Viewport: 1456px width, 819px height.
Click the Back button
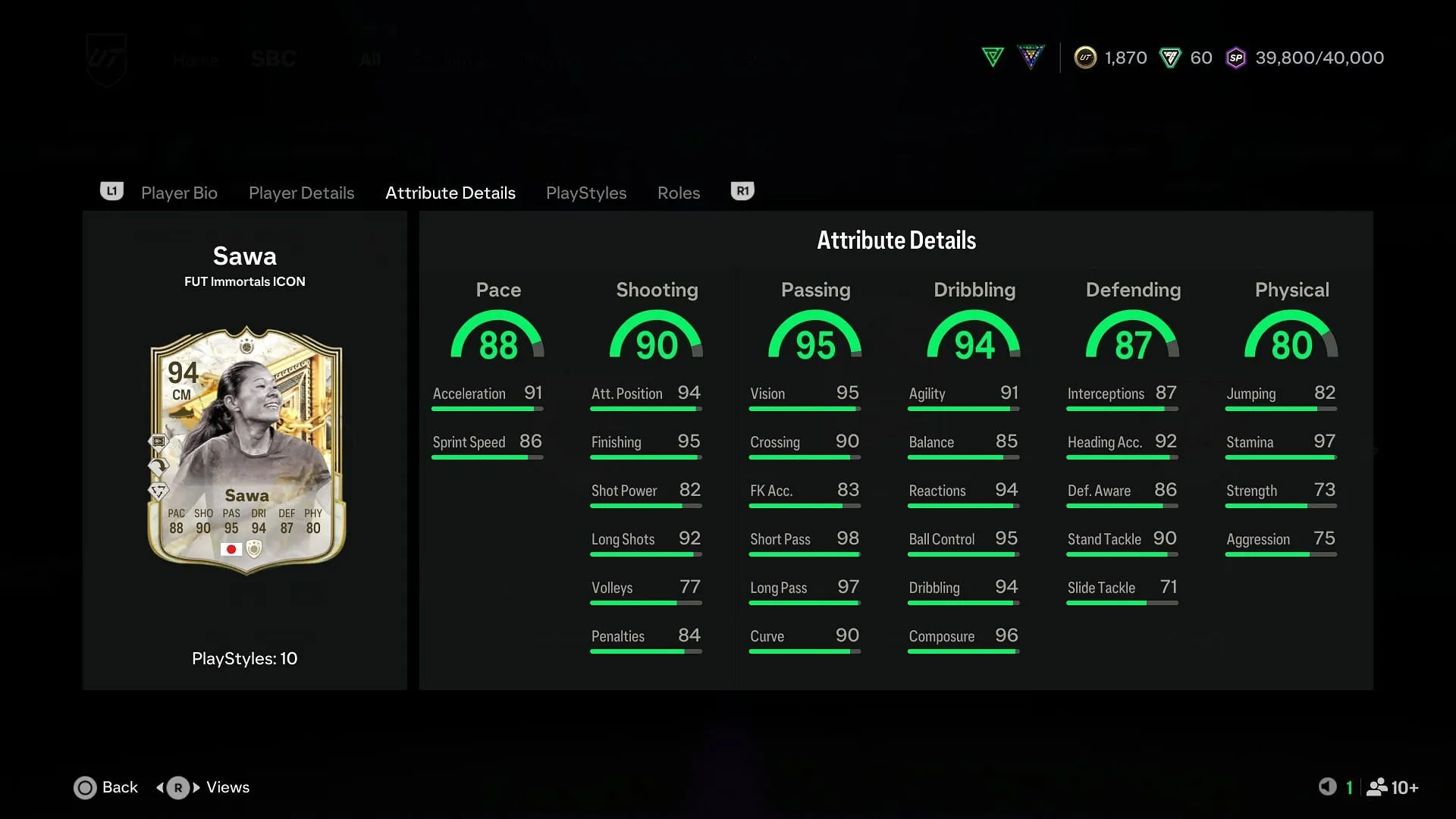[x=105, y=787]
